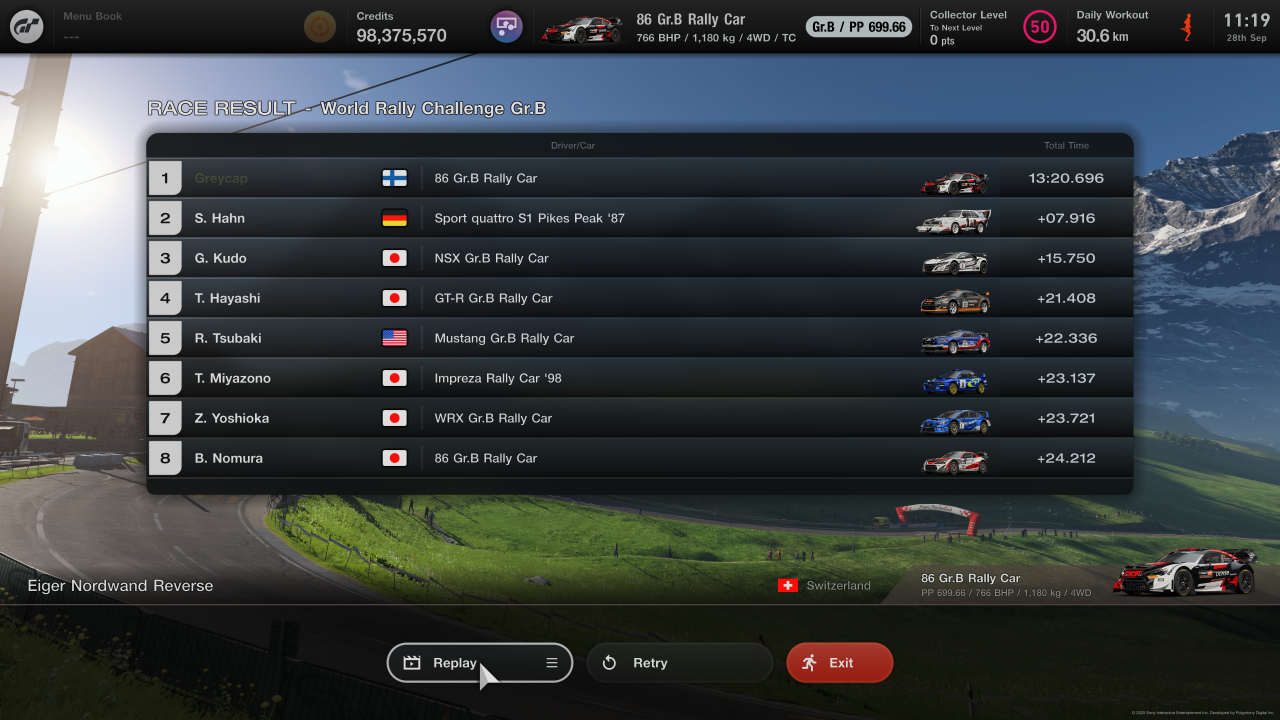Click the GT logo icon
The image size is (1280, 720).
pyautogui.click(x=27, y=27)
